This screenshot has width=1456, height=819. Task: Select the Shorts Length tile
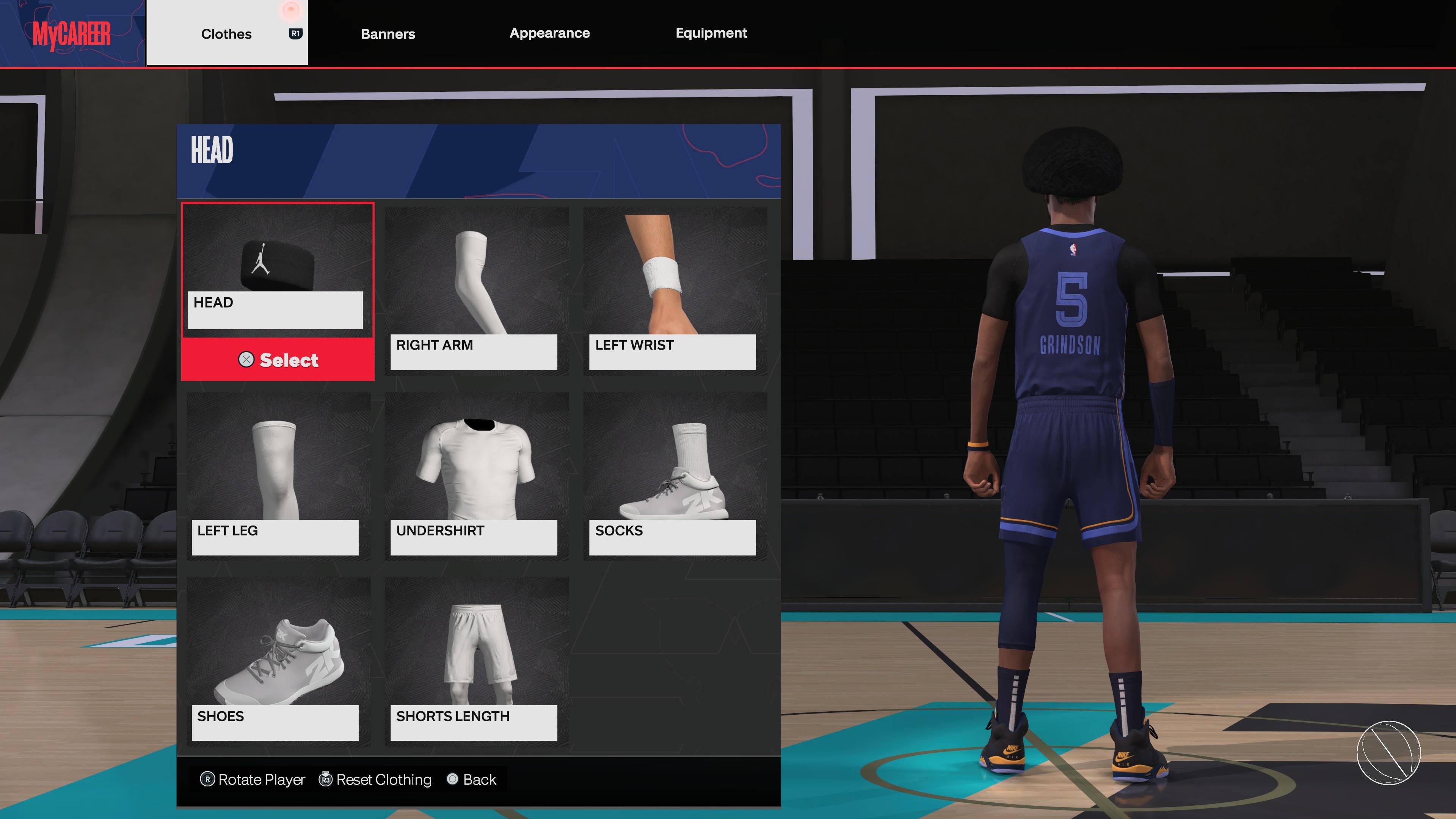coord(476,659)
